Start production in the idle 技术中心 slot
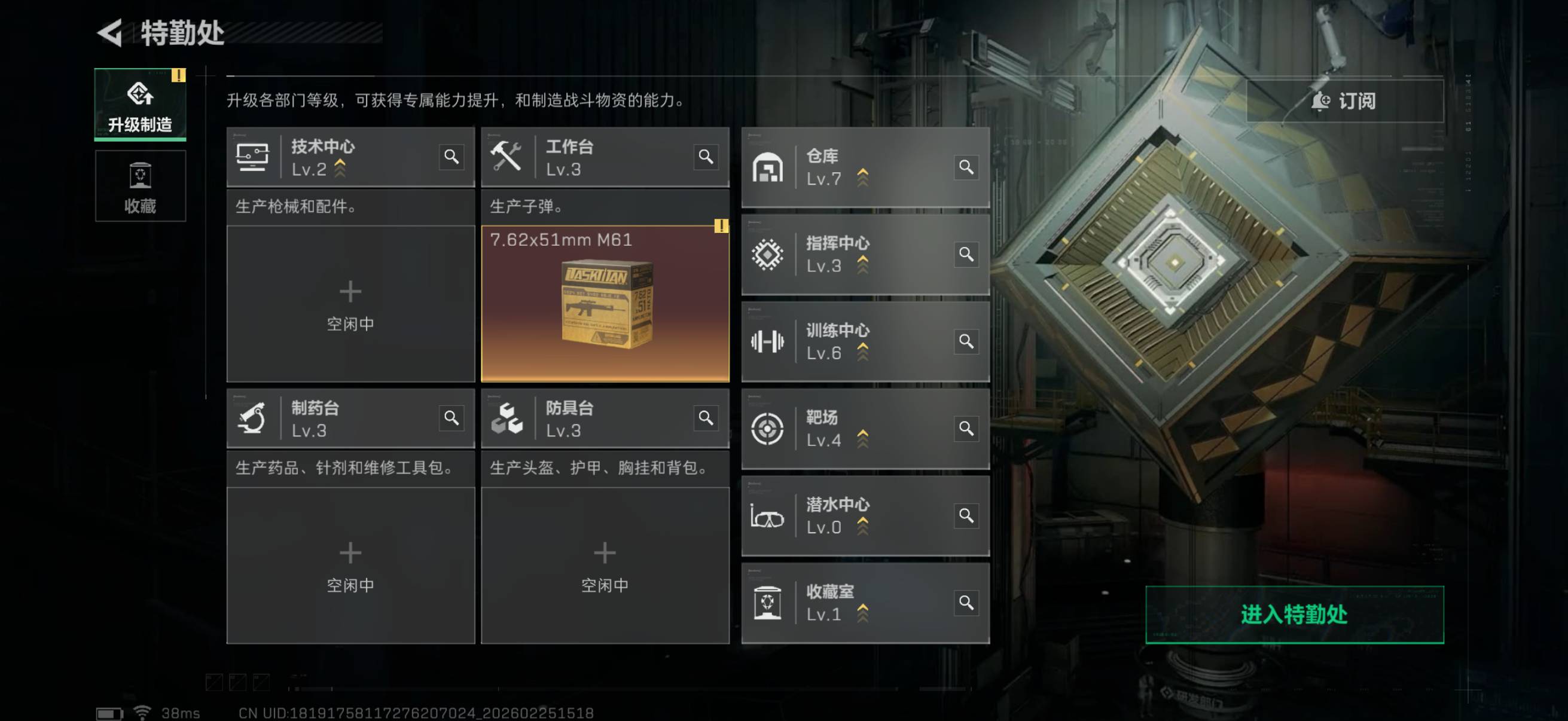This screenshot has width=1568, height=721. coord(350,304)
